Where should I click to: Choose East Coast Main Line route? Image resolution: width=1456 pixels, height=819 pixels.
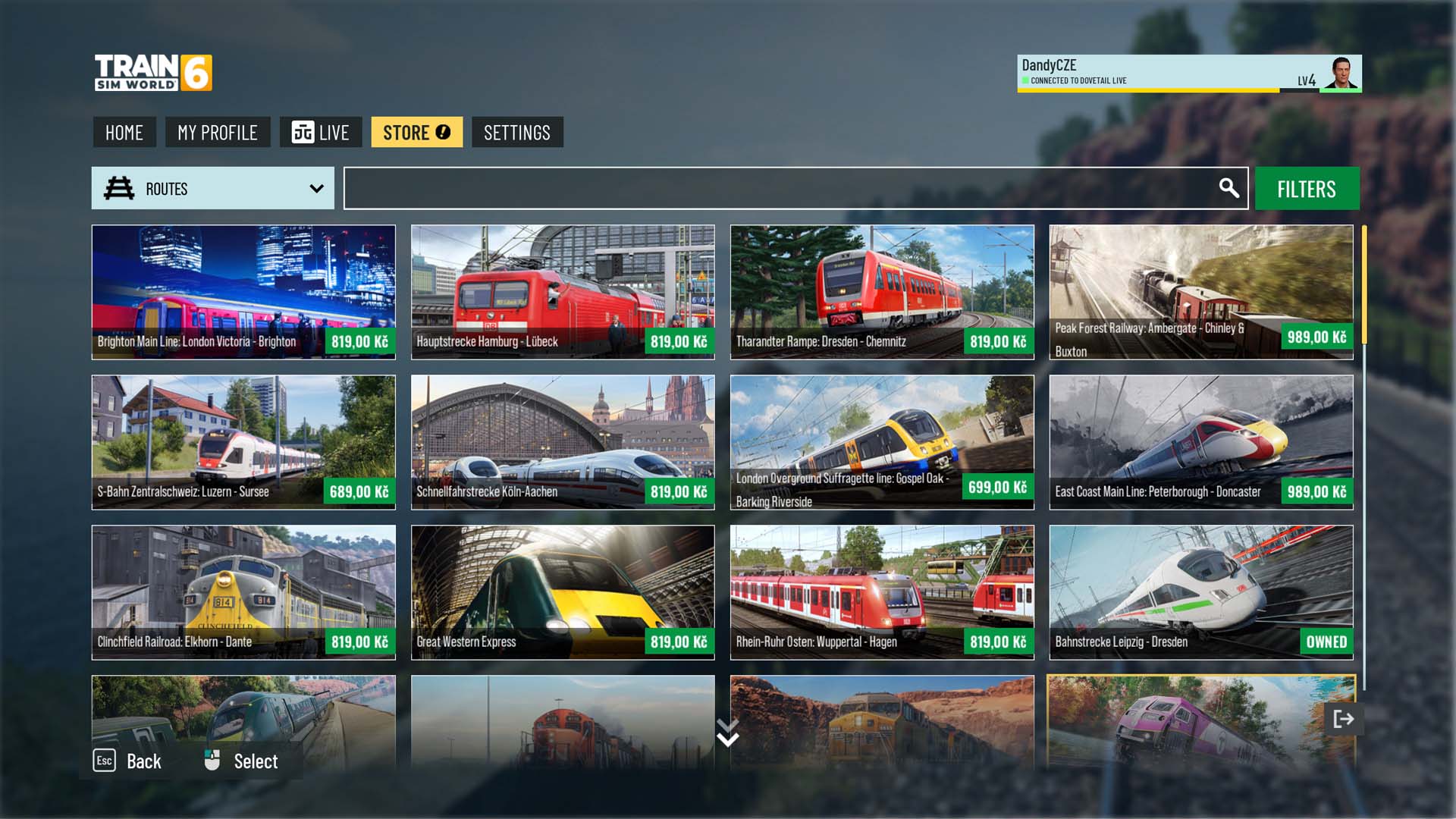[x=1201, y=442]
